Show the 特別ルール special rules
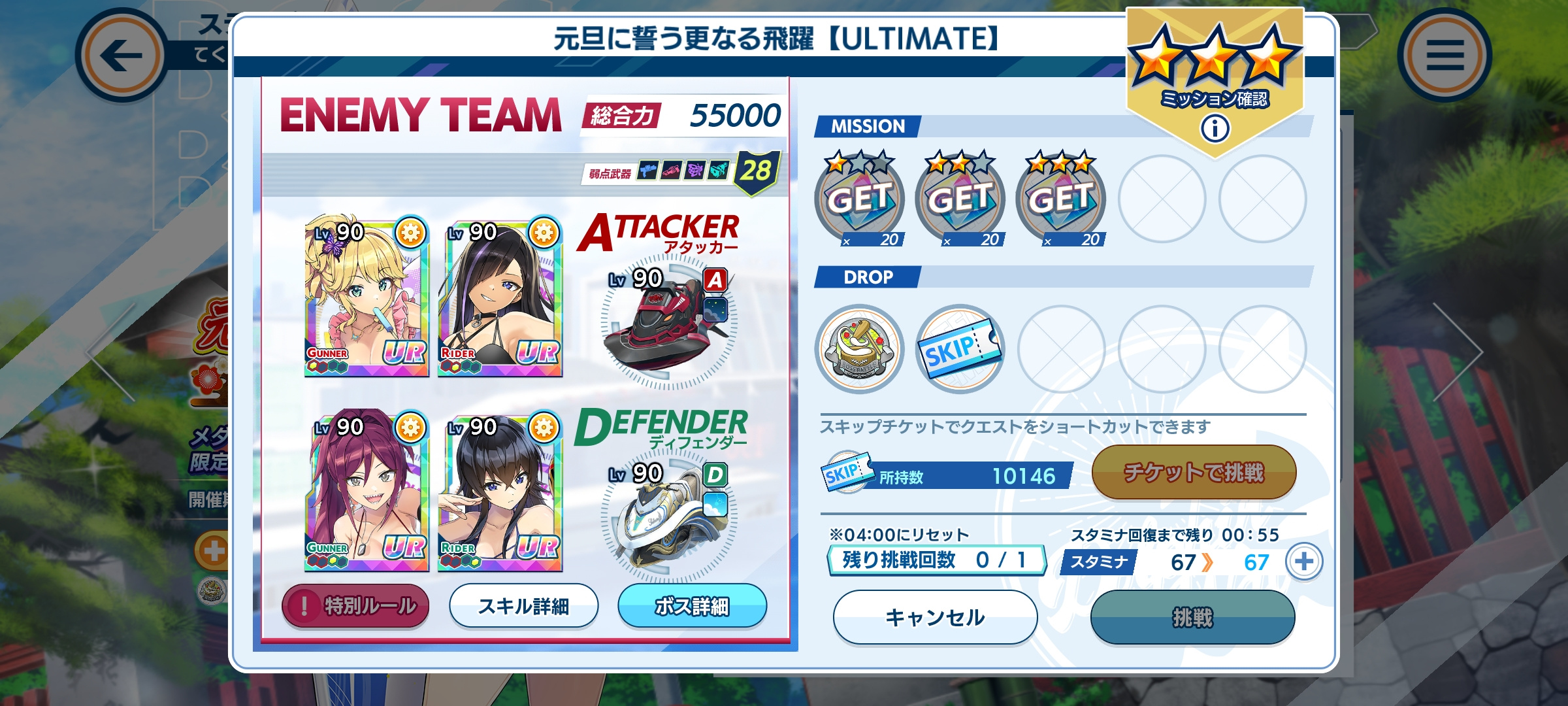Image resolution: width=1568 pixels, height=706 pixels. (x=355, y=606)
